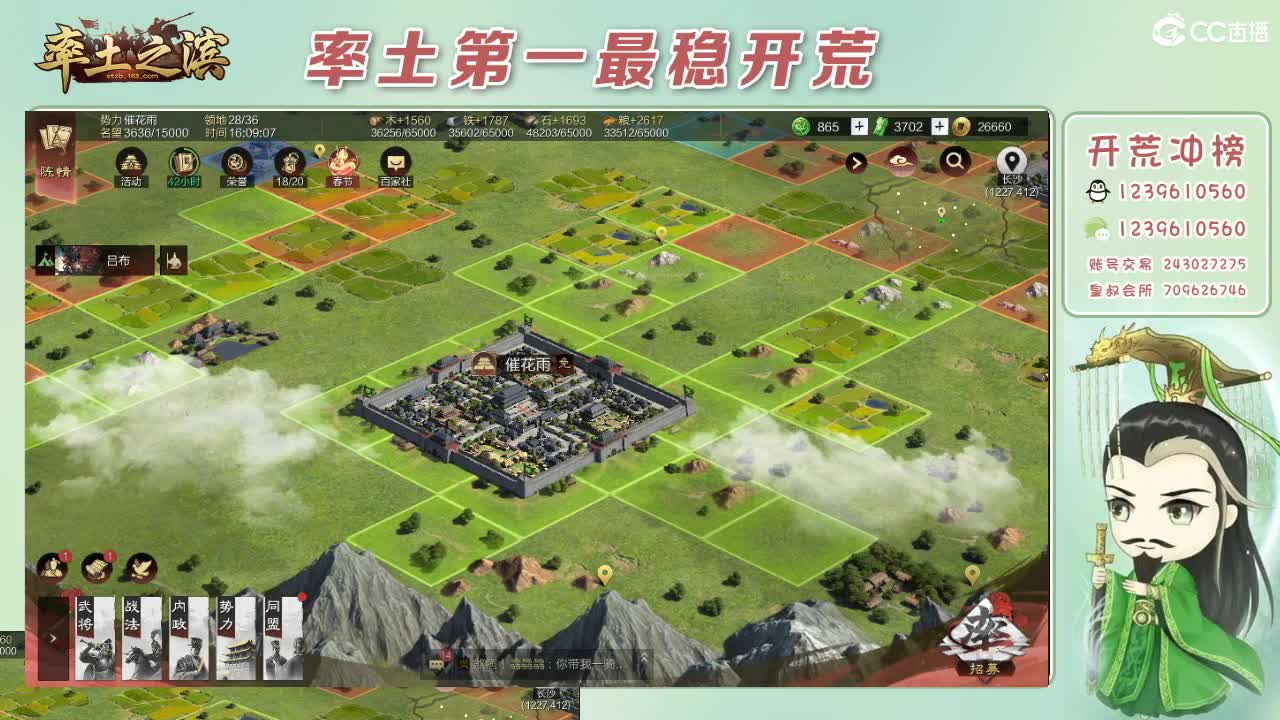Image resolution: width=1280 pixels, height=720 pixels.
Task: Click the cloud weather icon near the search
Action: point(898,160)
